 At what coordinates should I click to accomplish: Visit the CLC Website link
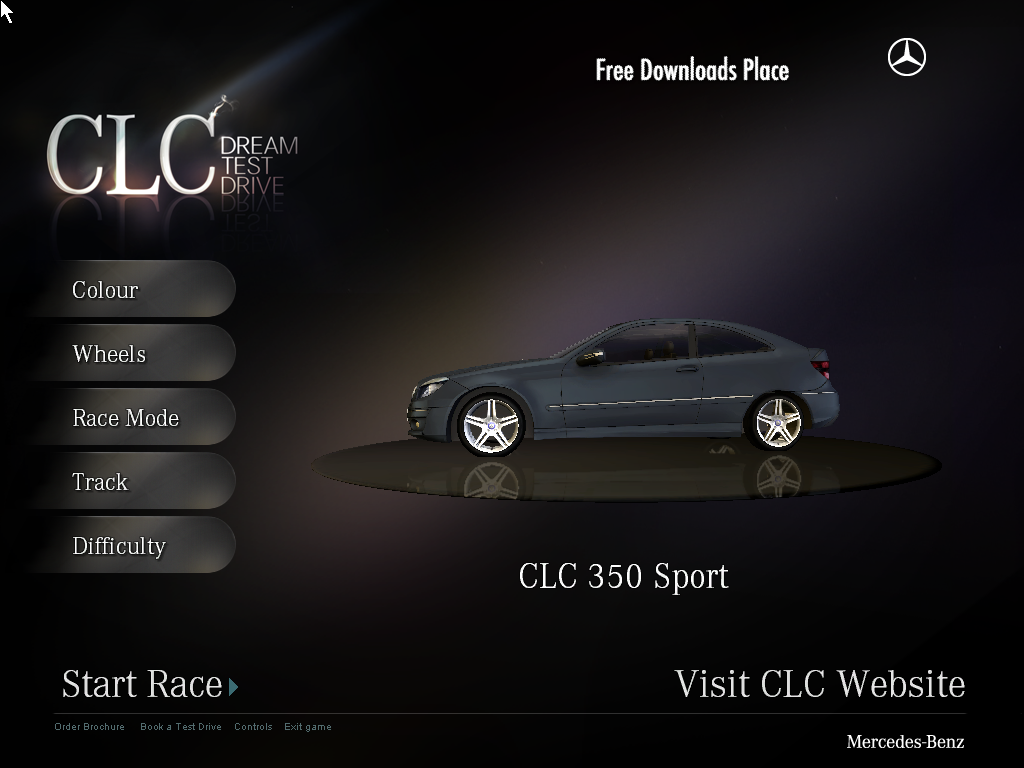coord(819,685)
